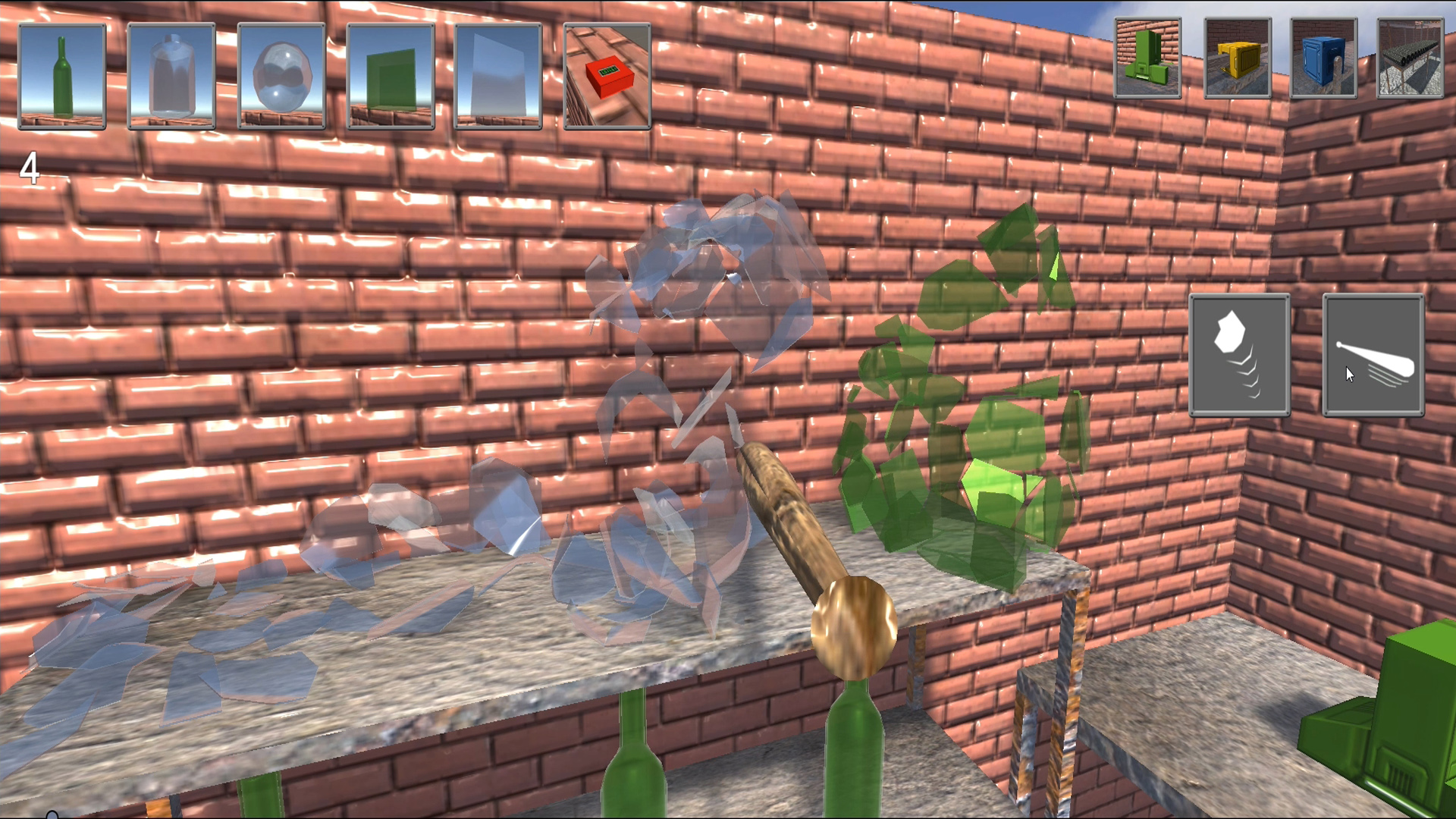Select the baseball bat weapon mode
1456x819 pixels.
1373,353
